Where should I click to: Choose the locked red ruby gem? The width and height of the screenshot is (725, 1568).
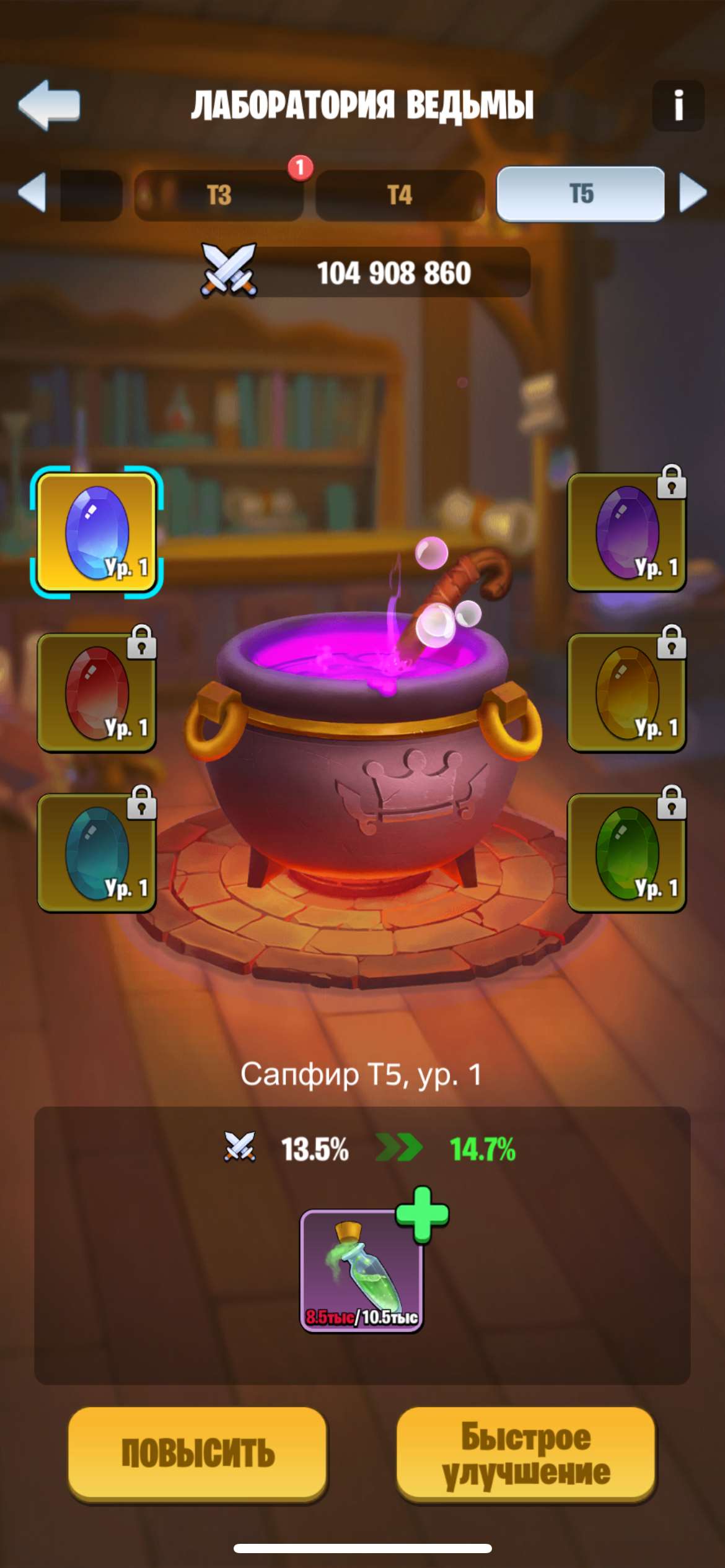[97, 692]
